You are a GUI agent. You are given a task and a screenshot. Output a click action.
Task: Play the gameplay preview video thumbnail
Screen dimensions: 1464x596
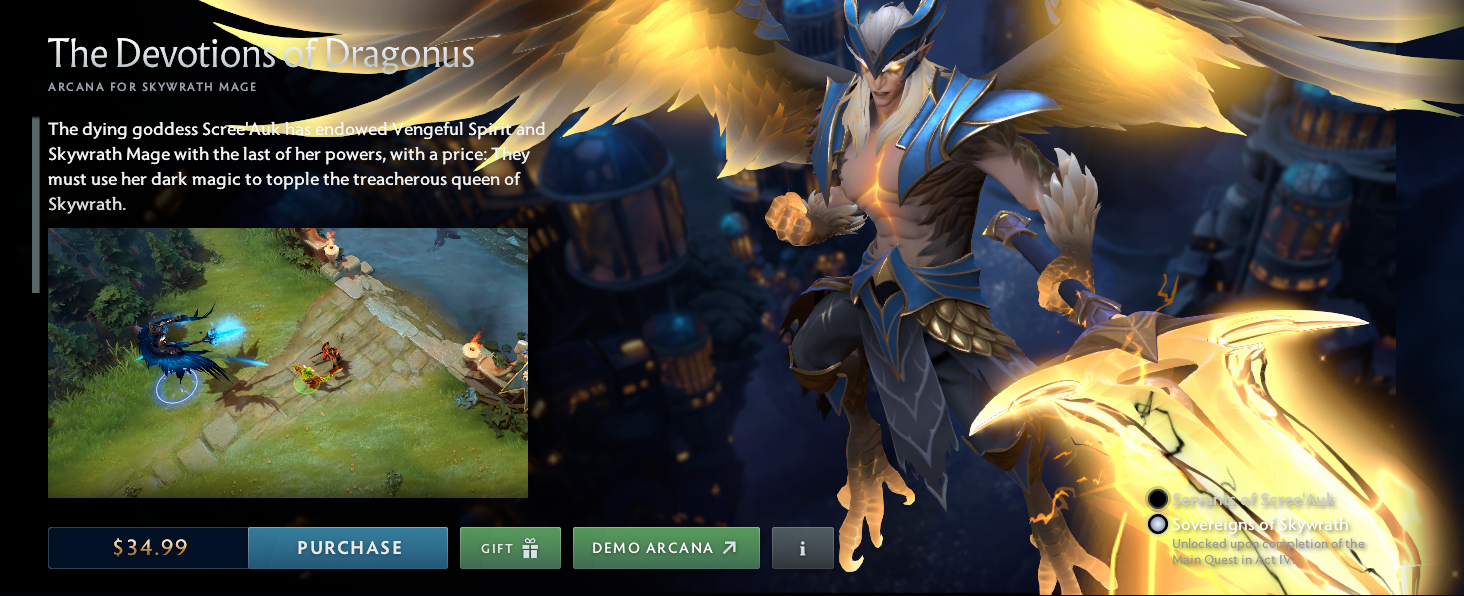click(x=288, y=362)
